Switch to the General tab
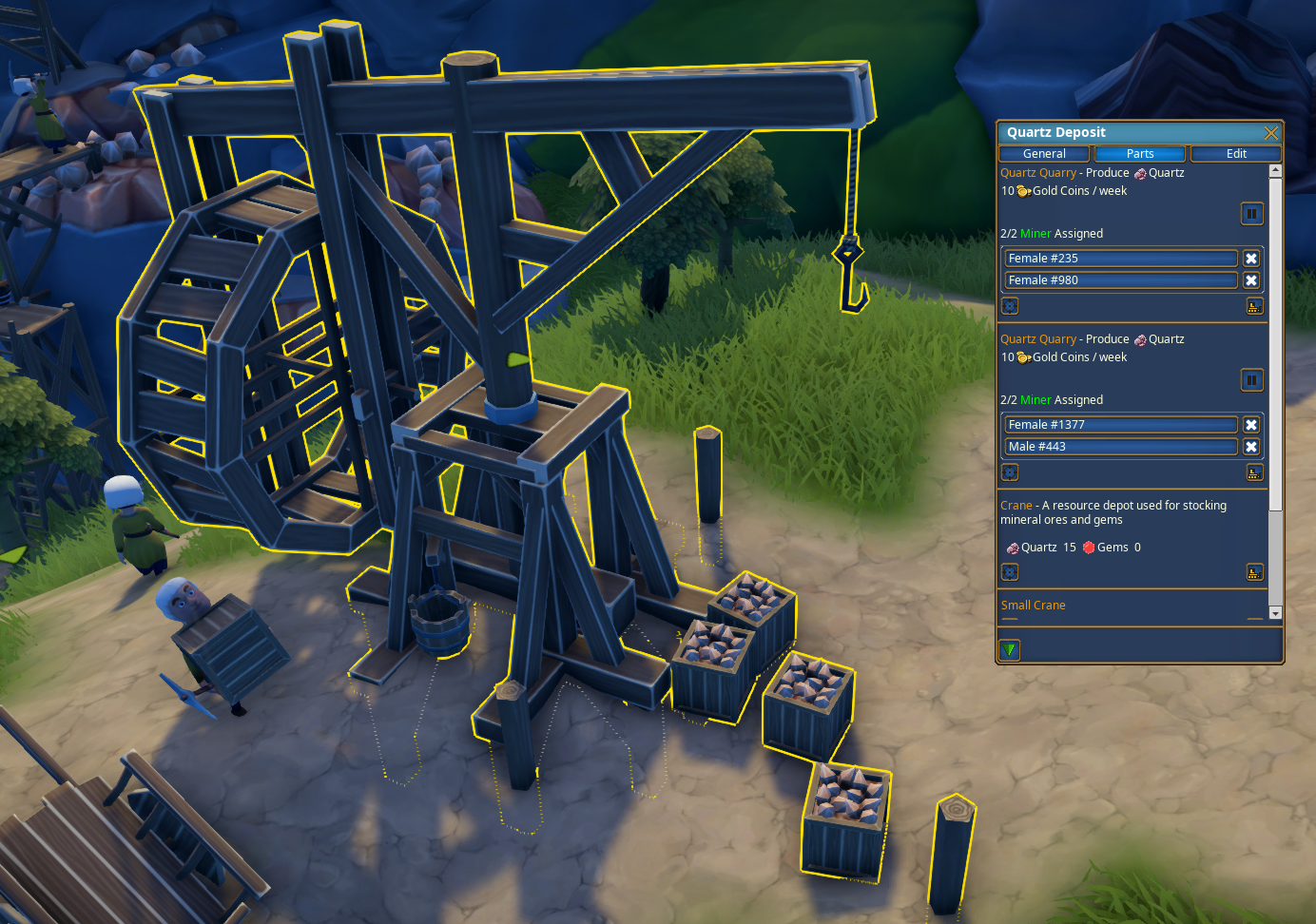Image resolution: width=1316 pixels, height=924 pixels. coord(1043,153)
